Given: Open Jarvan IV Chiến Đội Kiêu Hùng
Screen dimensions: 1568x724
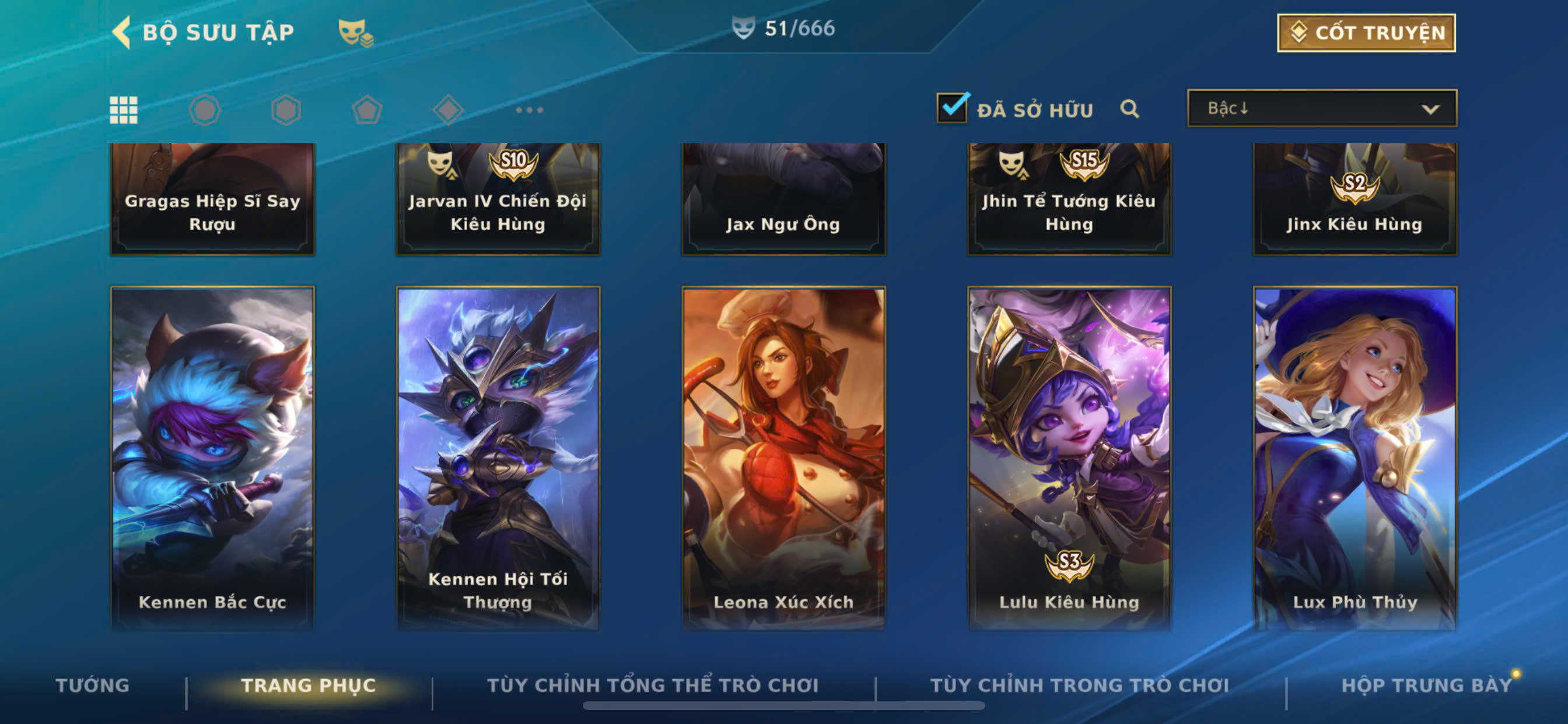Looking at the screenshot, I should click(x=498, y=199).
